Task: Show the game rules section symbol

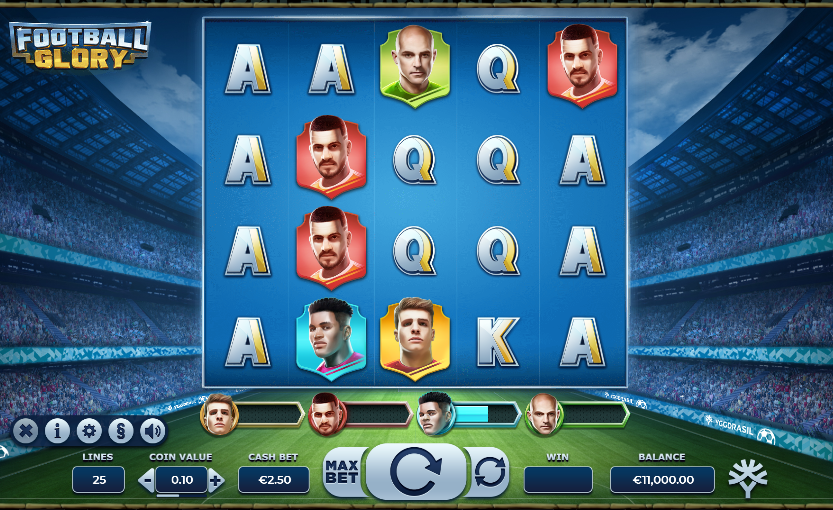Action: [x=120, y=431]
